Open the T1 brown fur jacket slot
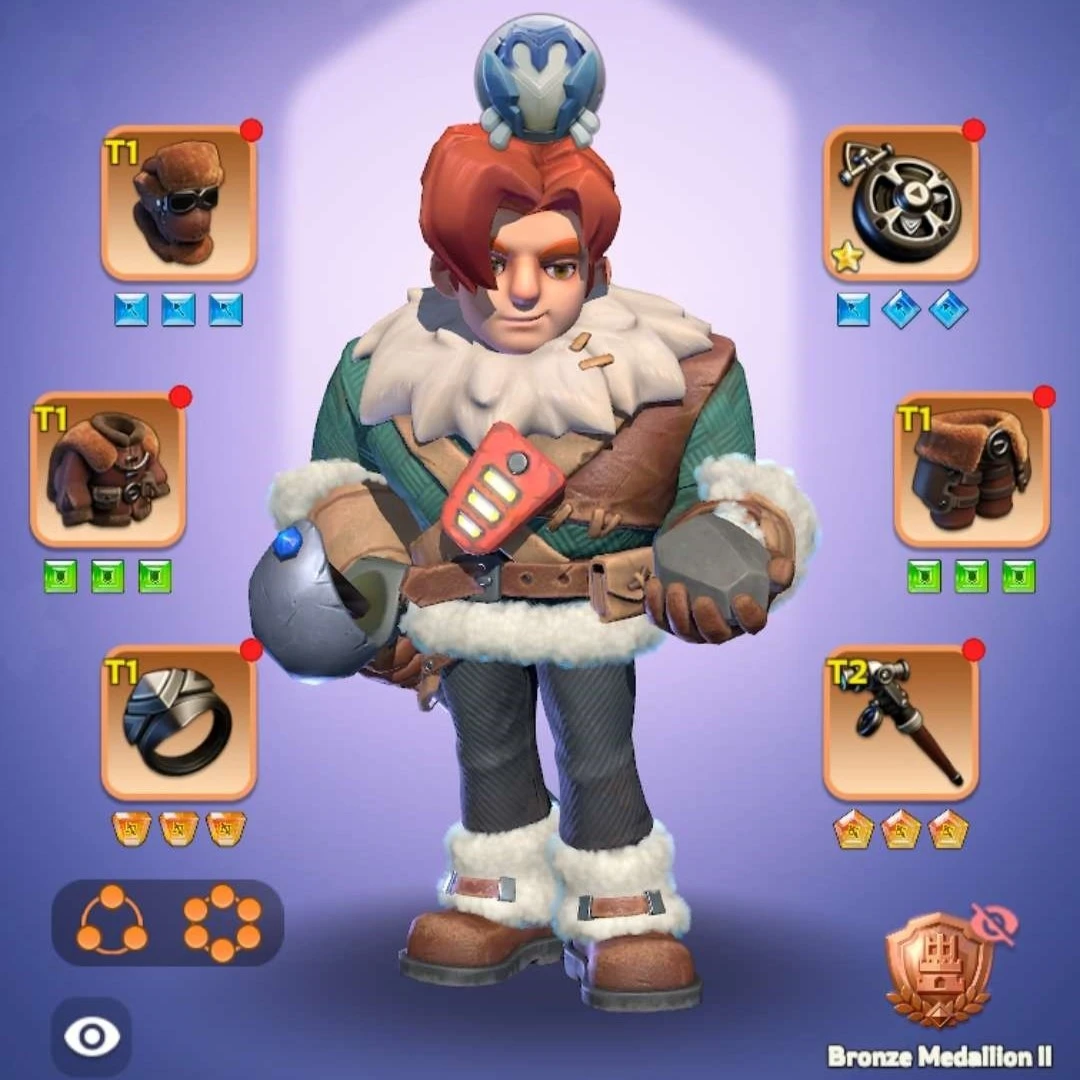Image resolution: width=1080 pixels, height=1080 pixels. tap(108, 469)
